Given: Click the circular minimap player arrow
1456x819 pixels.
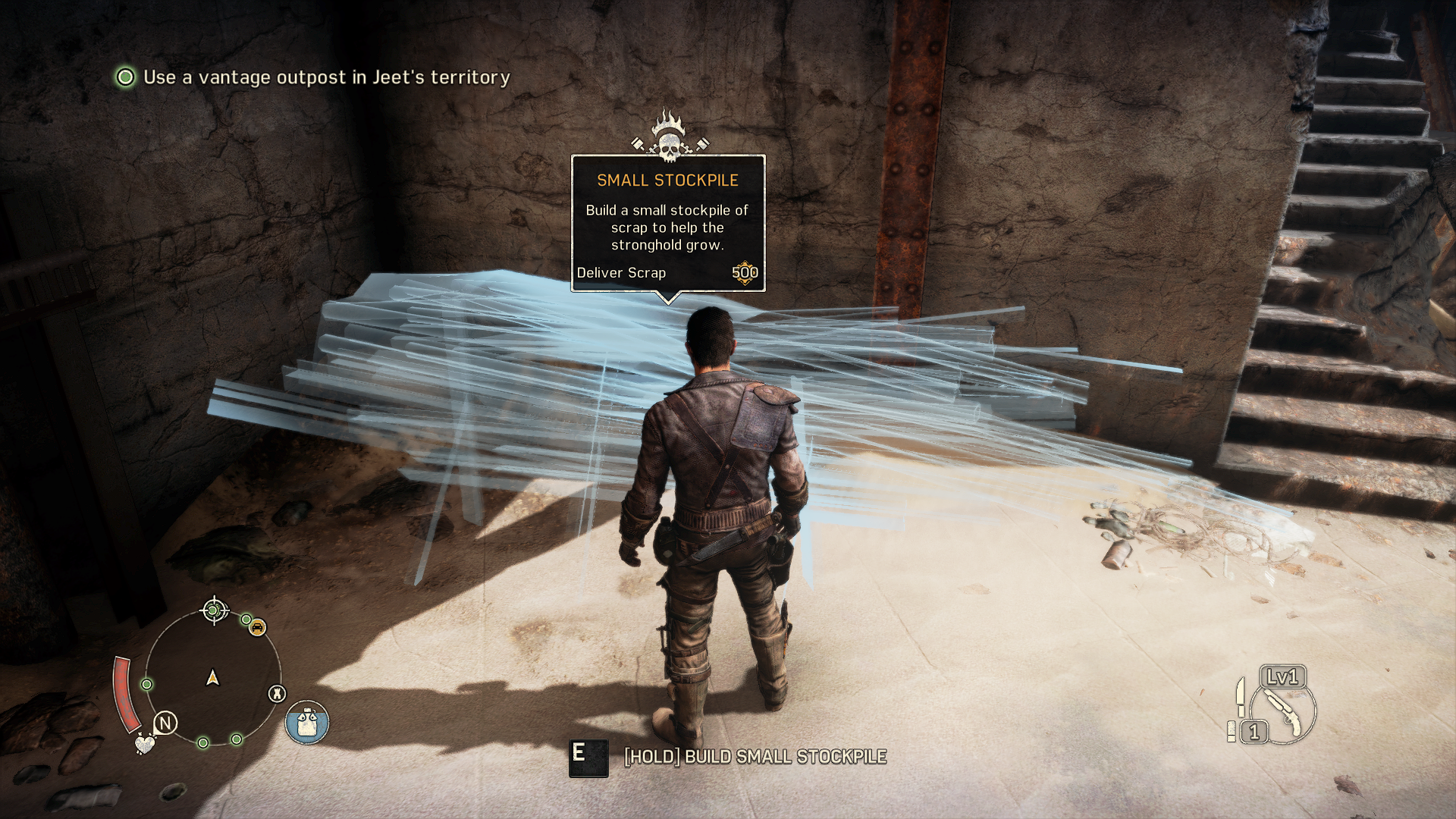Looking at the screenshot, I should 213,677.
